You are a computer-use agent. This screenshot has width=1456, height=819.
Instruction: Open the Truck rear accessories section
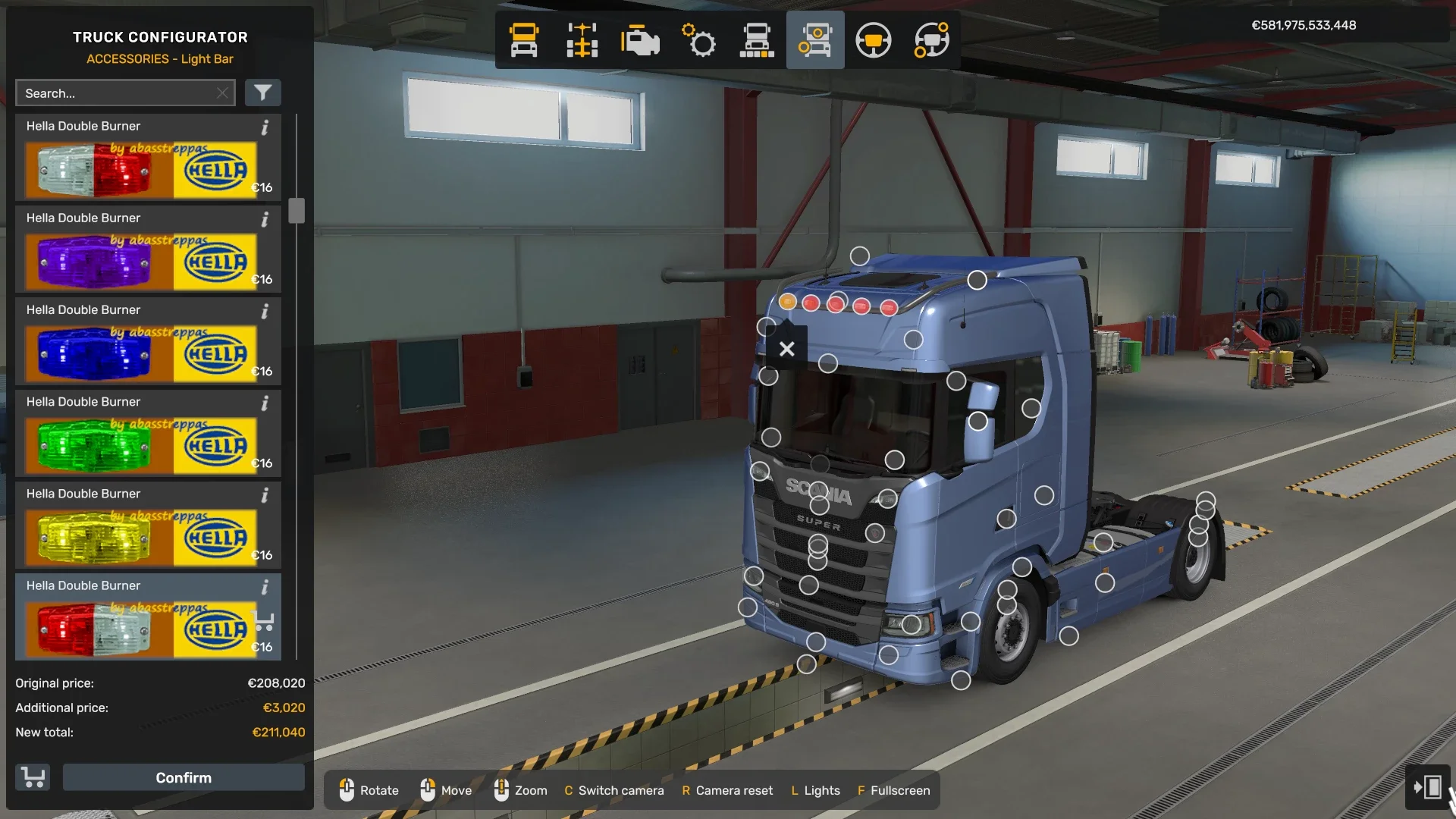tap(758, 40)
